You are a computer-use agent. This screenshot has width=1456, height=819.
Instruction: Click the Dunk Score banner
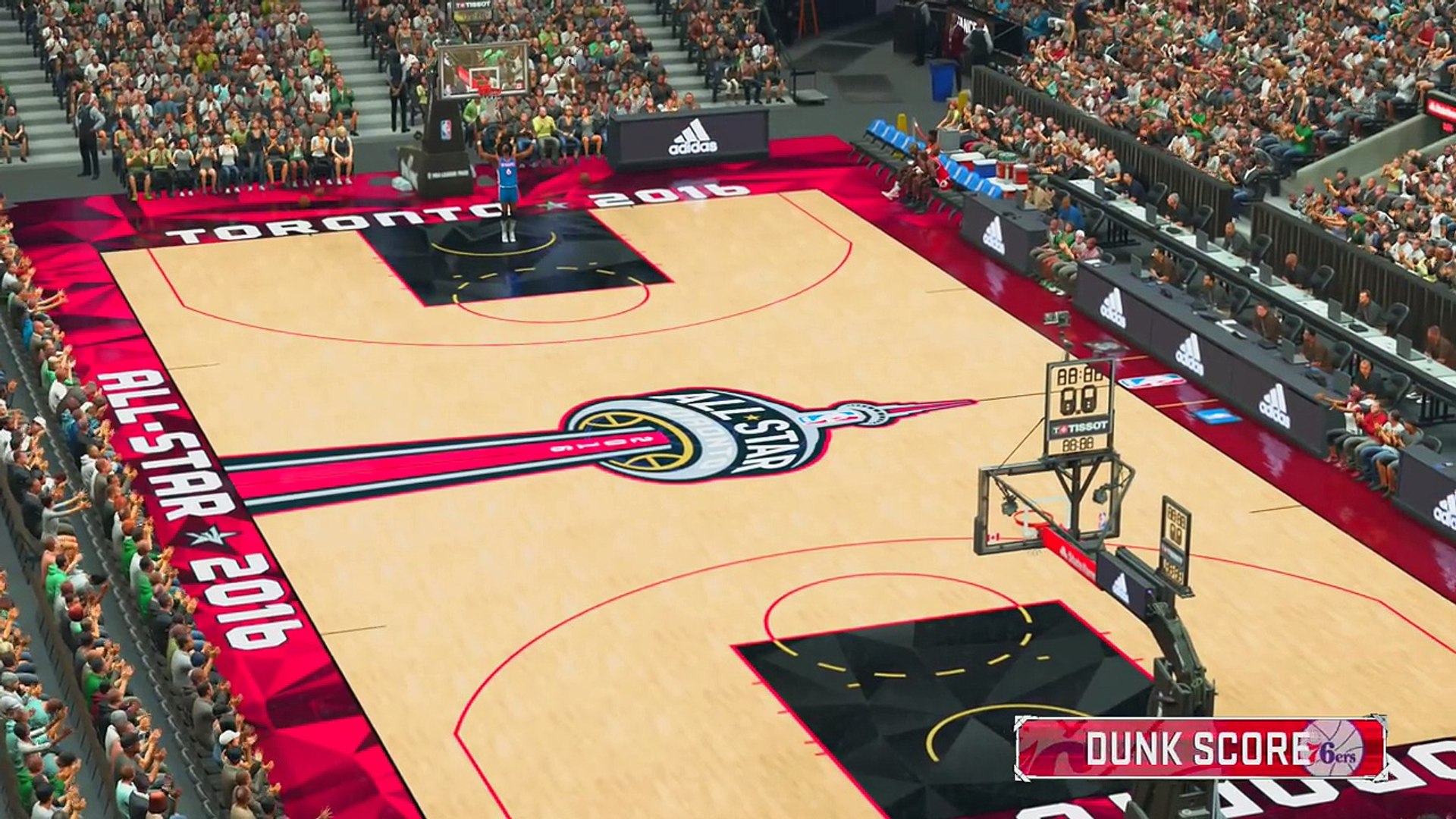tap(1200, 748)
